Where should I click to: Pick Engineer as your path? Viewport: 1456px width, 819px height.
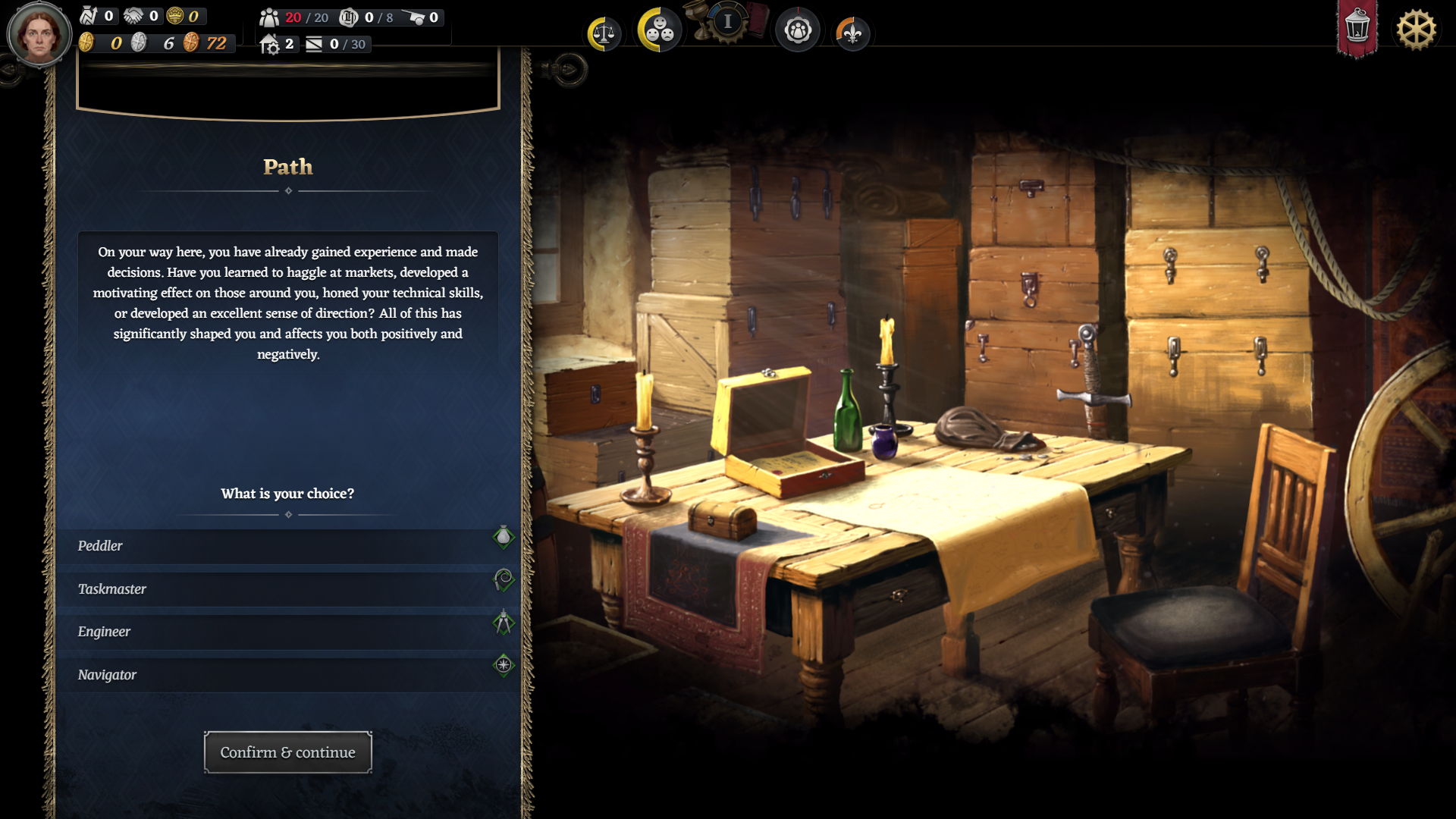(x=287, y=632)
